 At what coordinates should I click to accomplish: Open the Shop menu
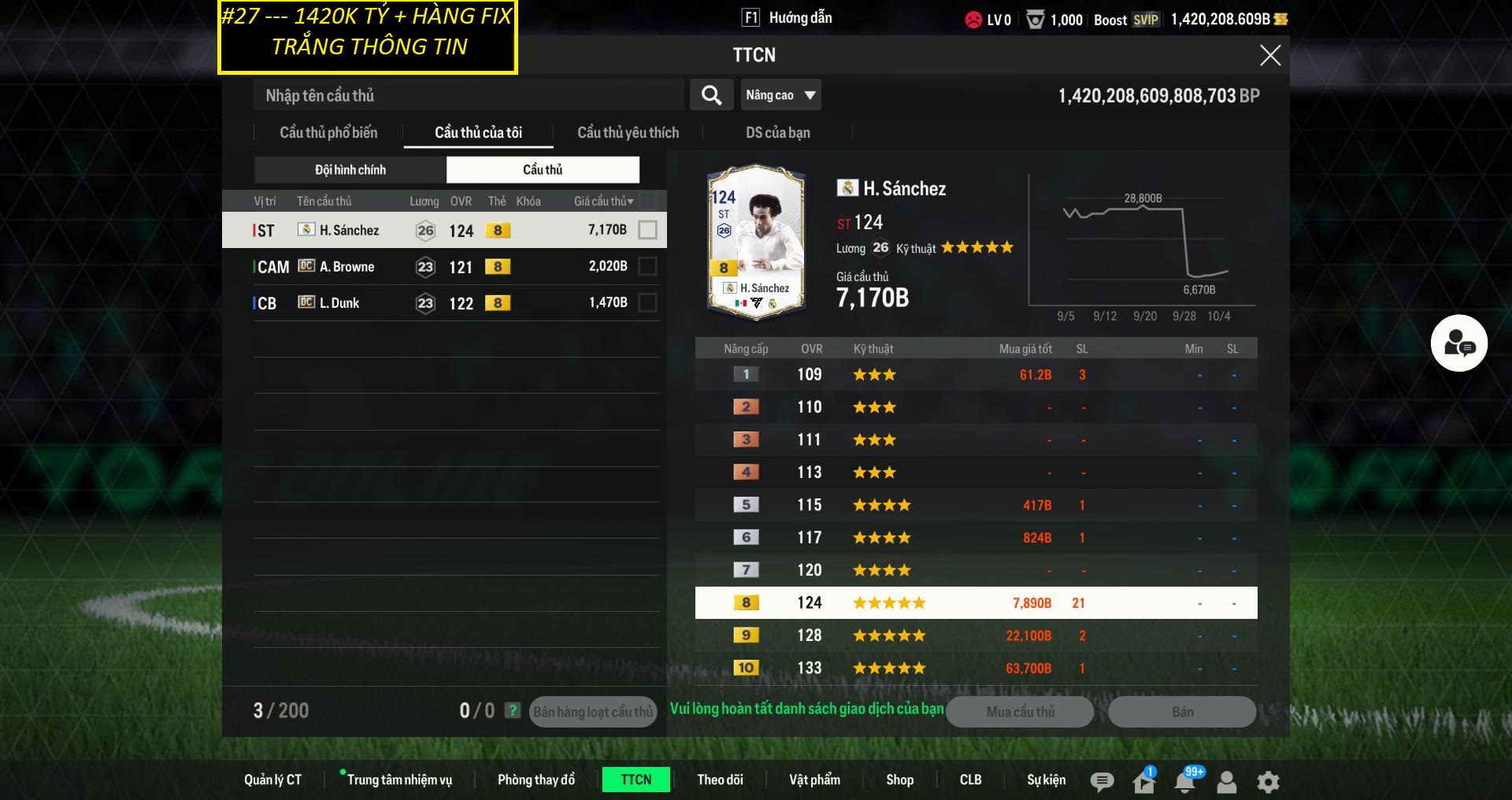899,780
